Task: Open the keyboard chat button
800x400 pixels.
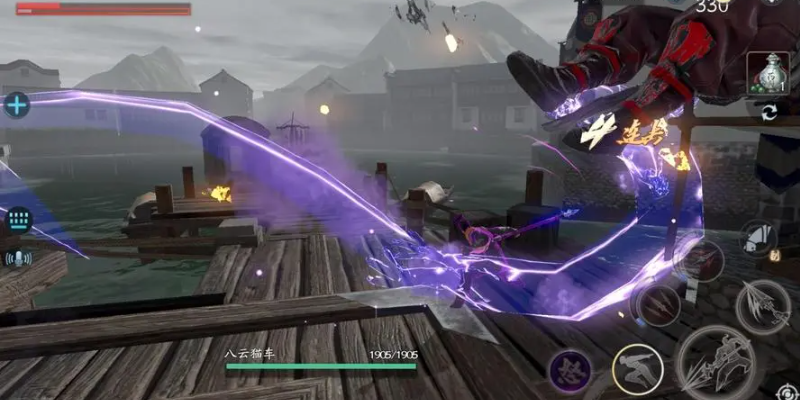Action: pyautogui.click(x=17, y=220)
